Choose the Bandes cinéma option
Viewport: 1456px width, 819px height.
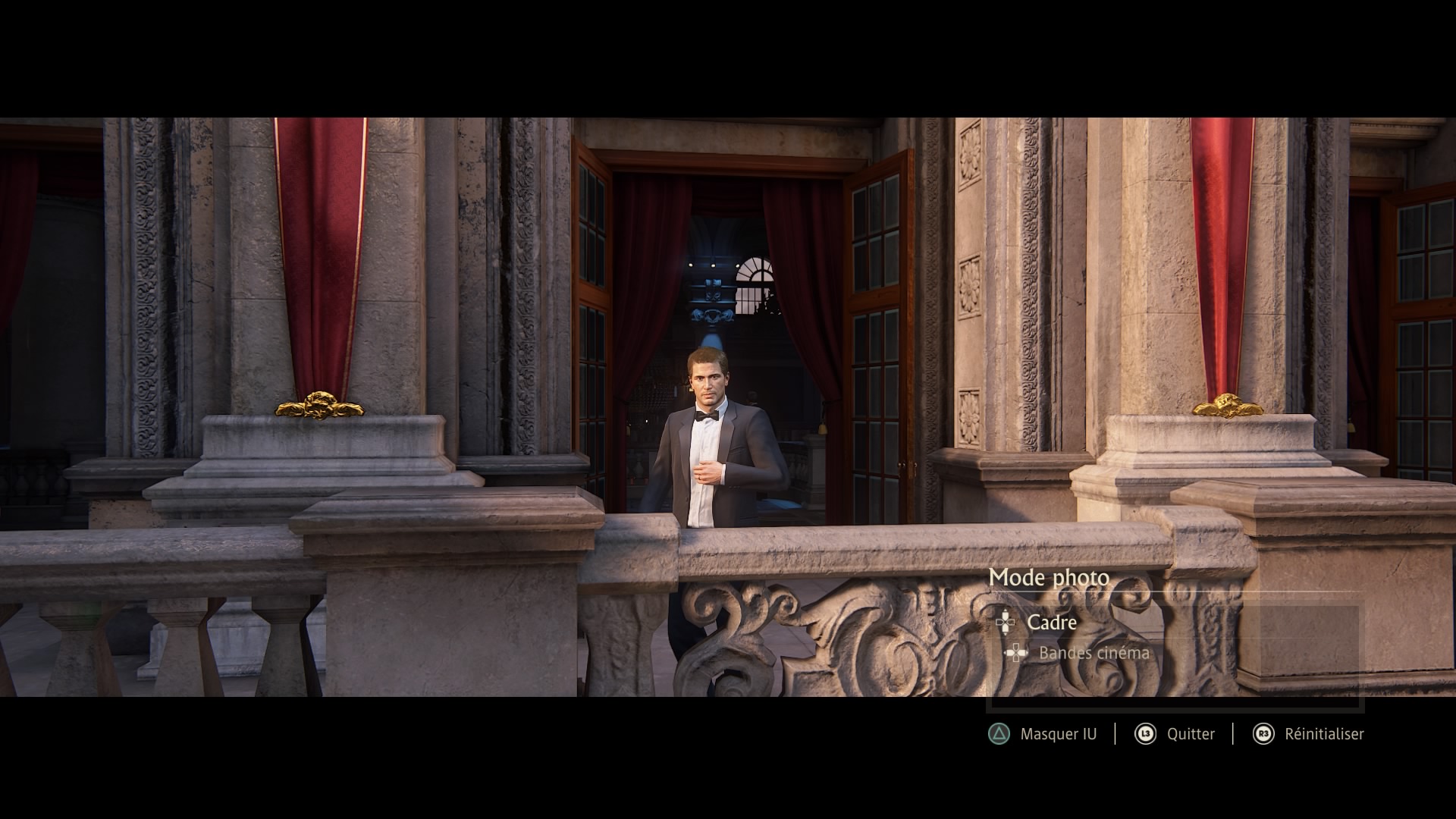tap(1093, 653)
